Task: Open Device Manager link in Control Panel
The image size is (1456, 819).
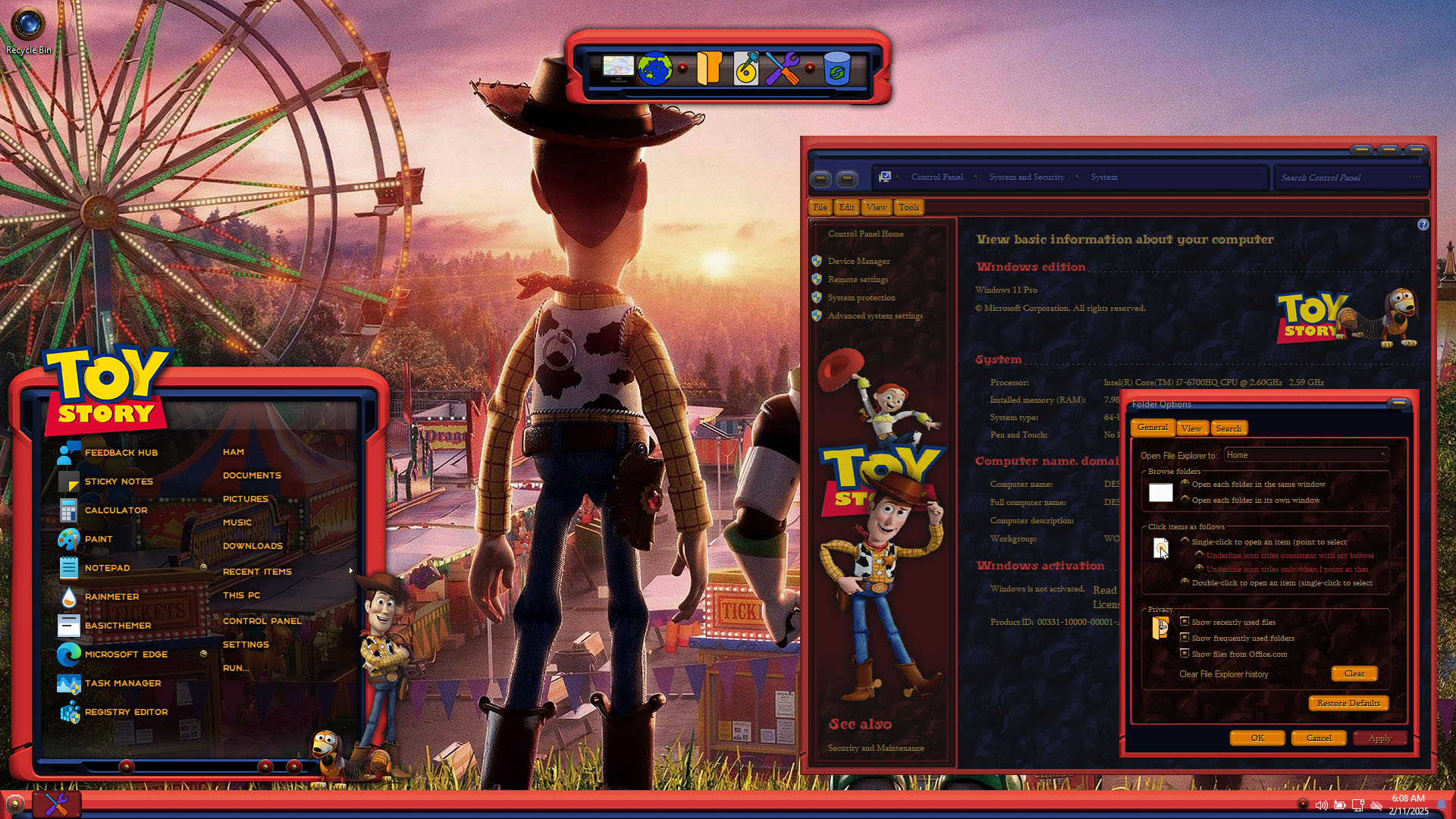Action: point(858,261)
